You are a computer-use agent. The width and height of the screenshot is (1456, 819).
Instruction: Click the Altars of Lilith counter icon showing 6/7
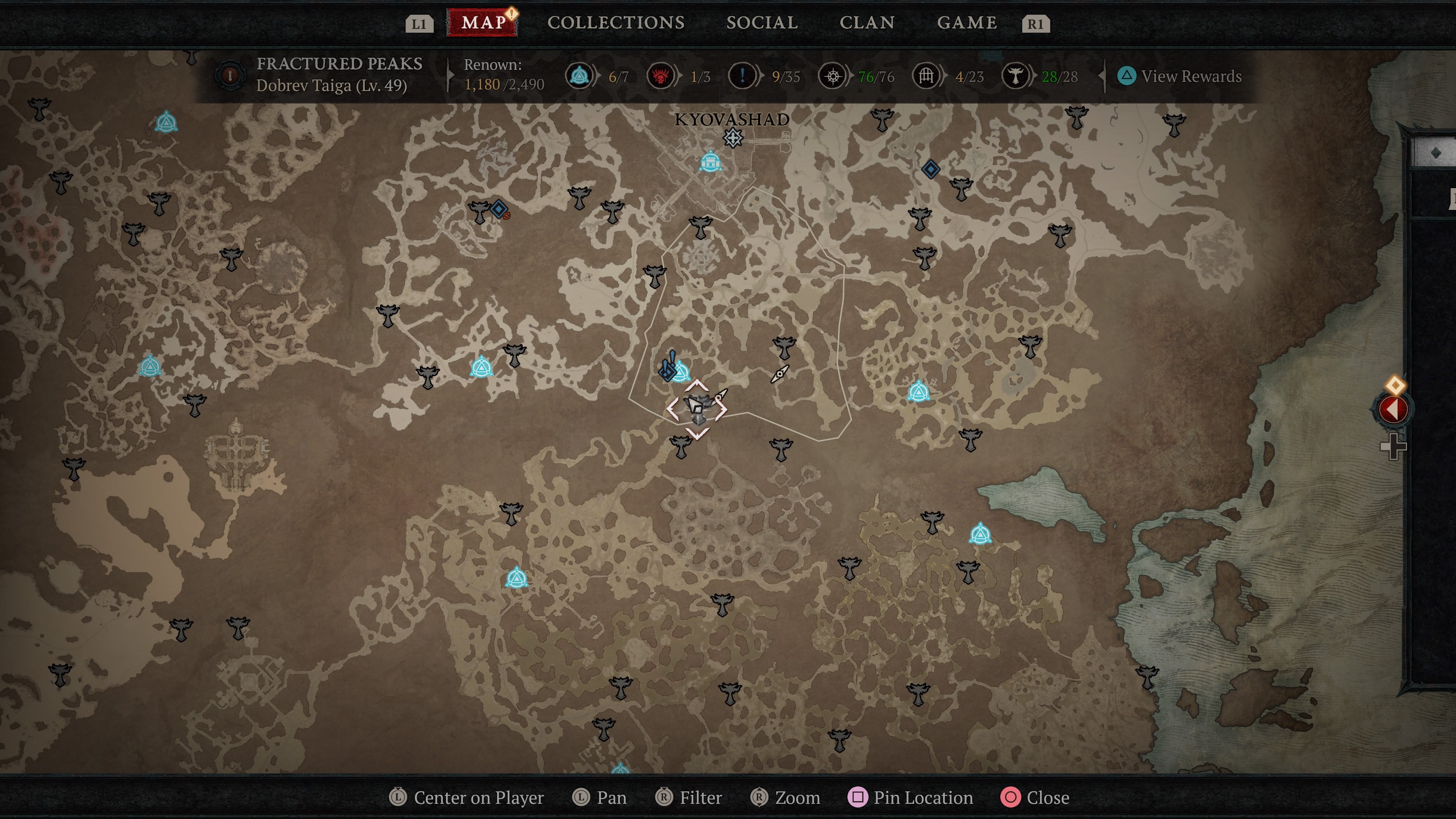click(x=579, y=76)
